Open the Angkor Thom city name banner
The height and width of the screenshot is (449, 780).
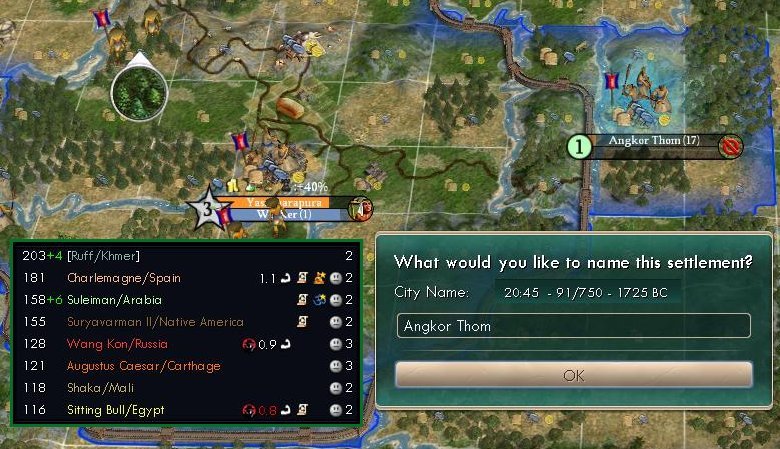(655, 142)
